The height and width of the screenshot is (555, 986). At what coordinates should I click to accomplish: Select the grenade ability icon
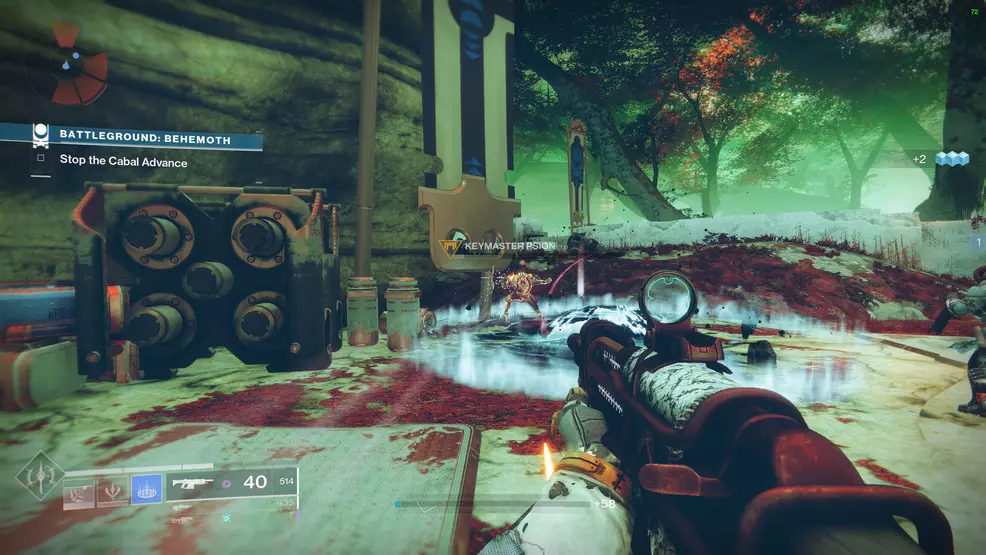[79, 491]
